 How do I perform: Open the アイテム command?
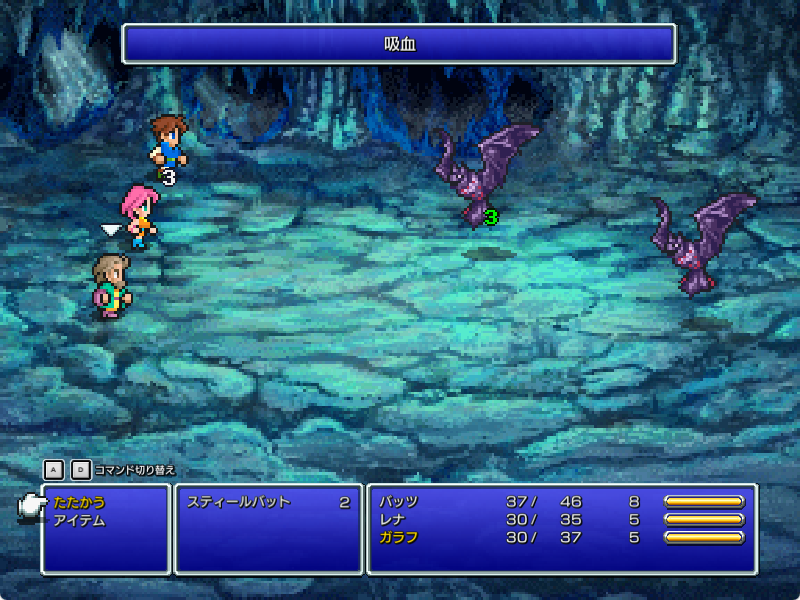(80, 520)
